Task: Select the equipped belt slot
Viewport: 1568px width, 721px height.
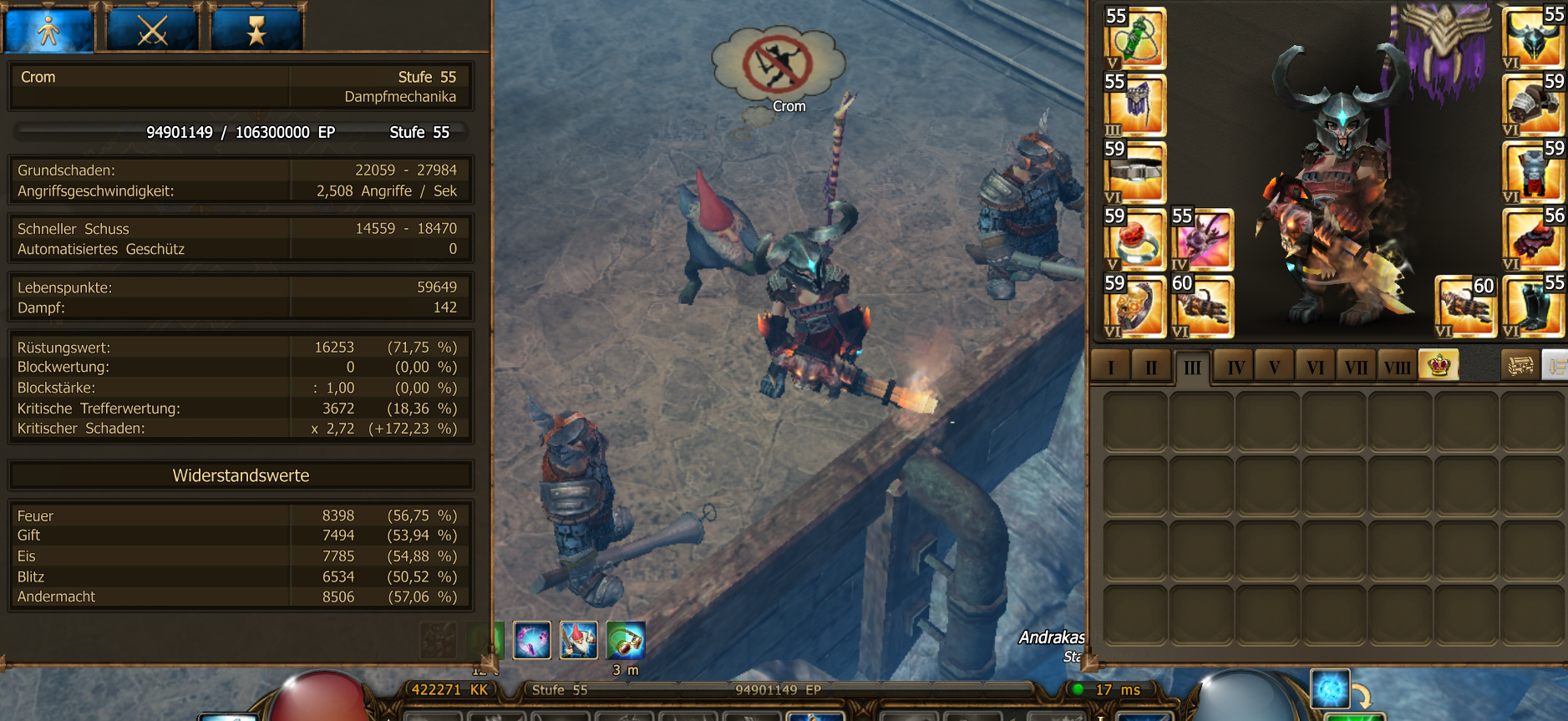Action: click(1135, 172)
